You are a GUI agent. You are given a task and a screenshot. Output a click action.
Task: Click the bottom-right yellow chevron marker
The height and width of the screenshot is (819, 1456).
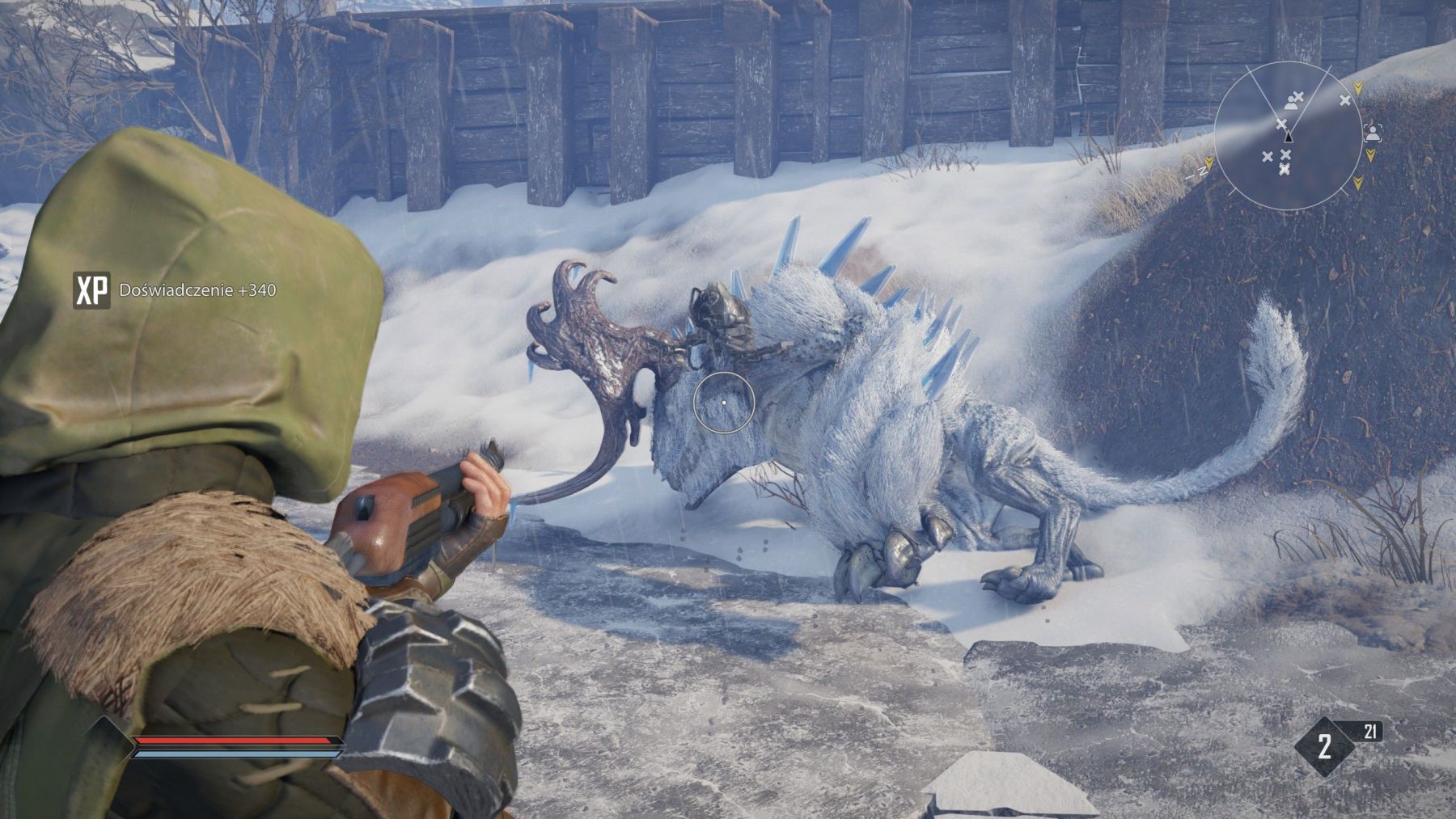point(1358,184)
